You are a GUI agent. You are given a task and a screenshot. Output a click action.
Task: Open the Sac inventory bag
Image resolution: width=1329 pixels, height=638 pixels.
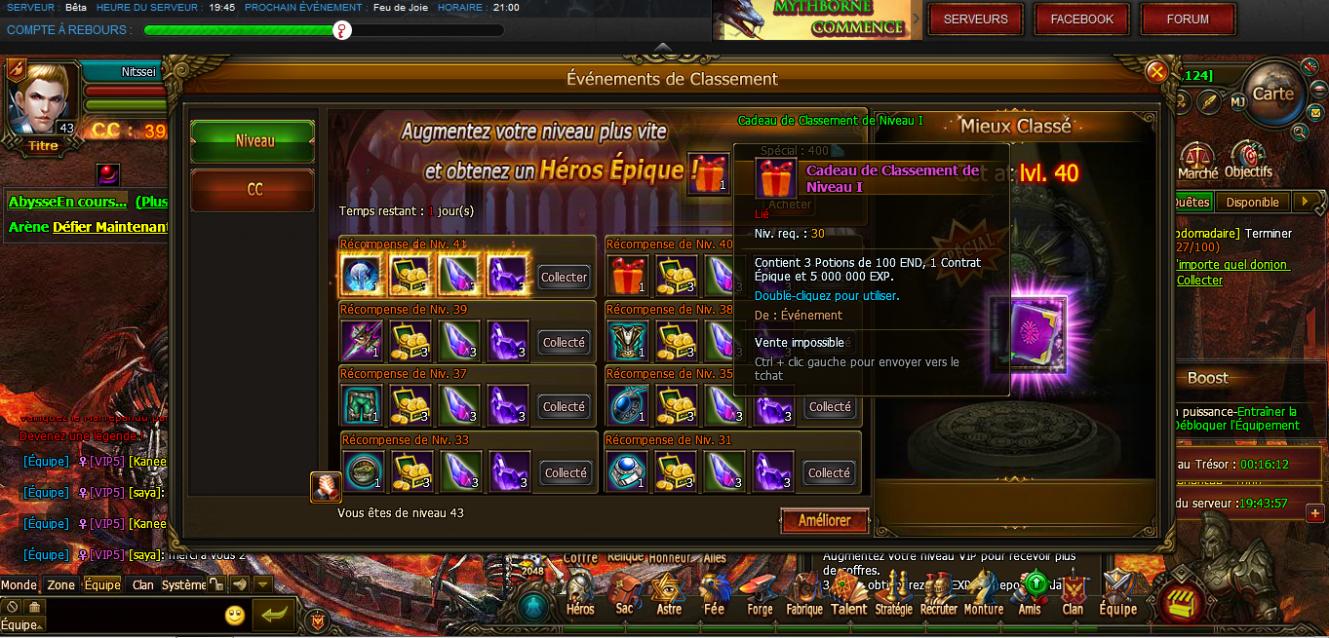click(624, 596)
